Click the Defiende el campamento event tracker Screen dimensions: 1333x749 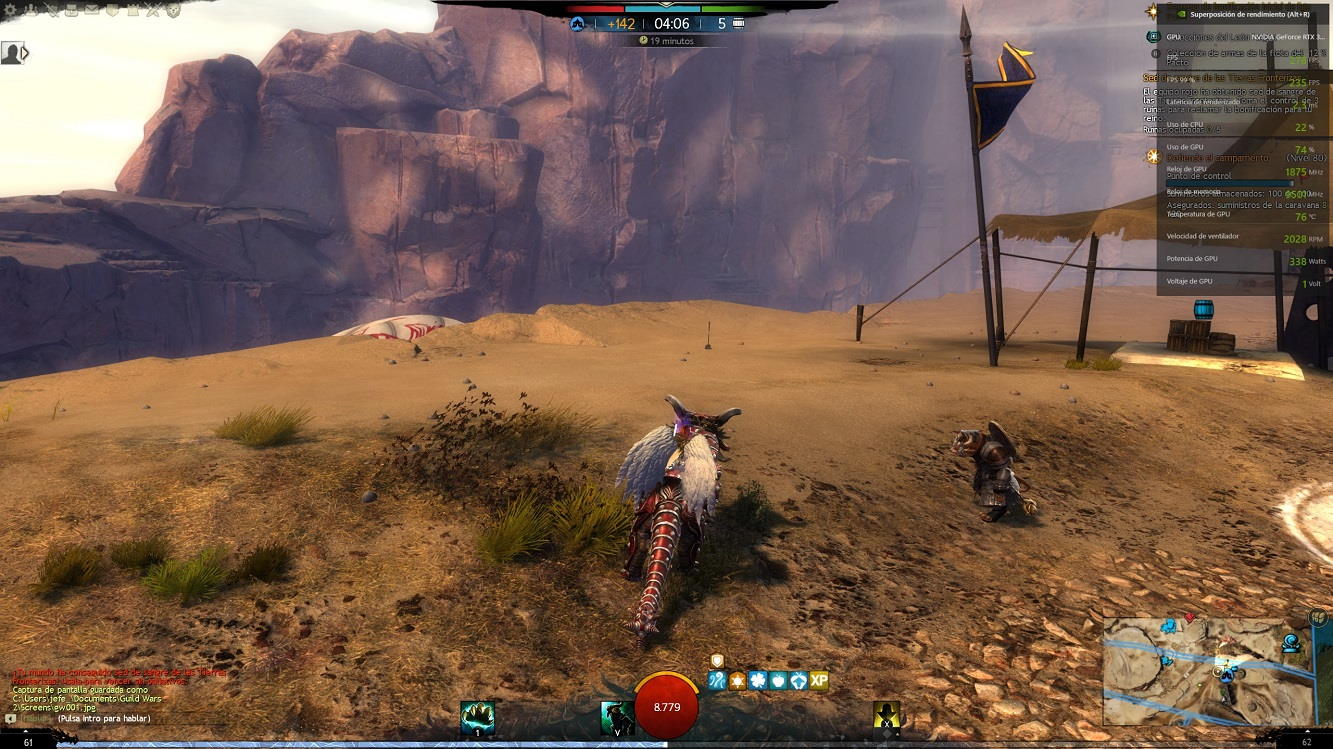[x=1218, y=158]
